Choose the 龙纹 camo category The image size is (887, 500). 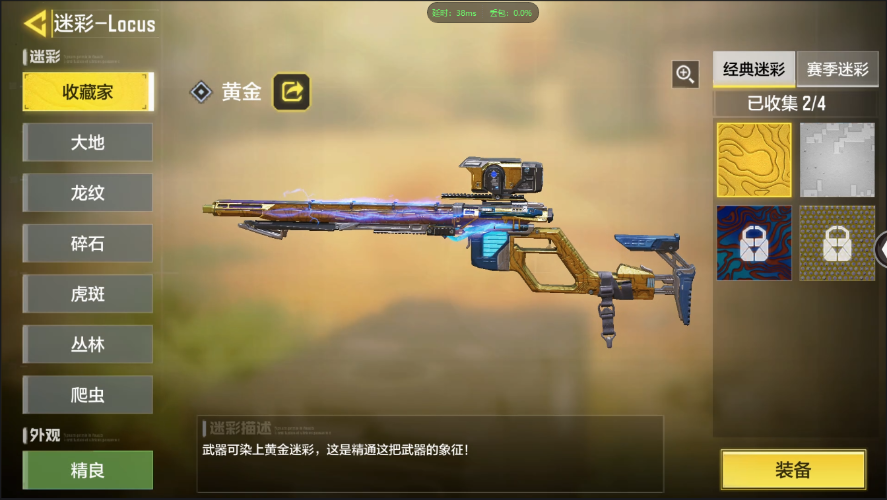pyautogui.click(x=88, y=193)
